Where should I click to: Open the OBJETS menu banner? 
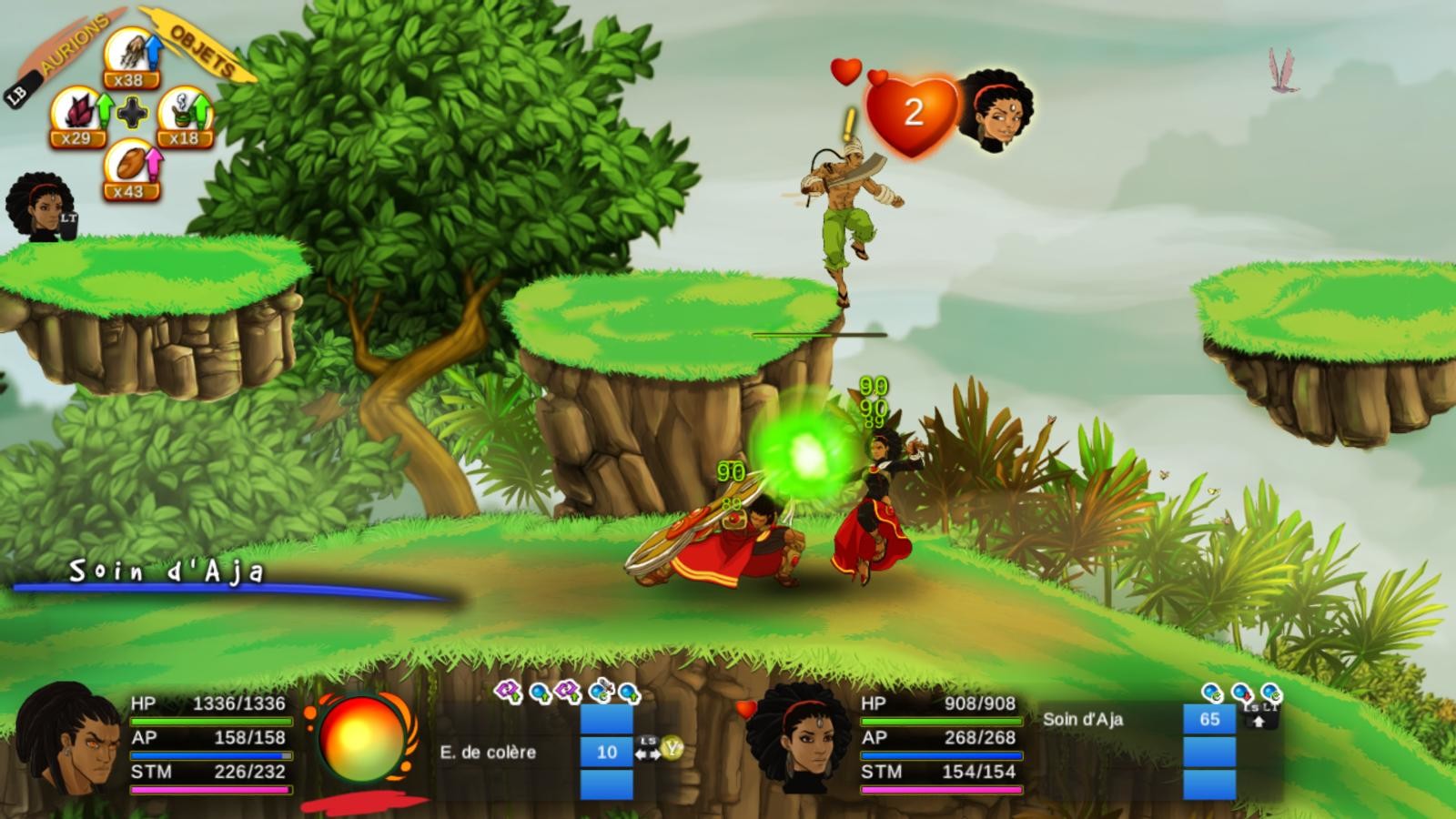tap(198, 49)
